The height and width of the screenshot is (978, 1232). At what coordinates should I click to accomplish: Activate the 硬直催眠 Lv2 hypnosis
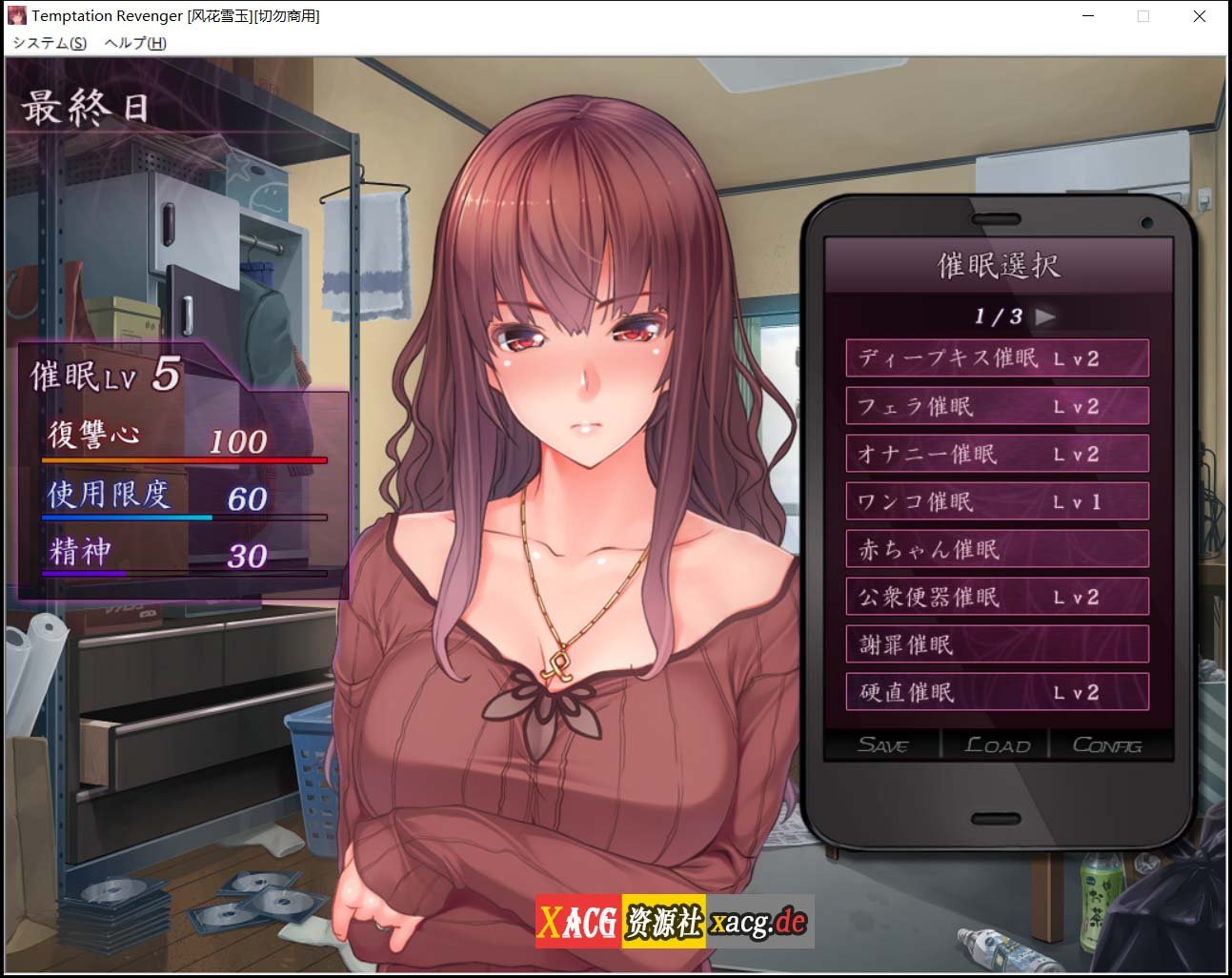pos(997,692)
